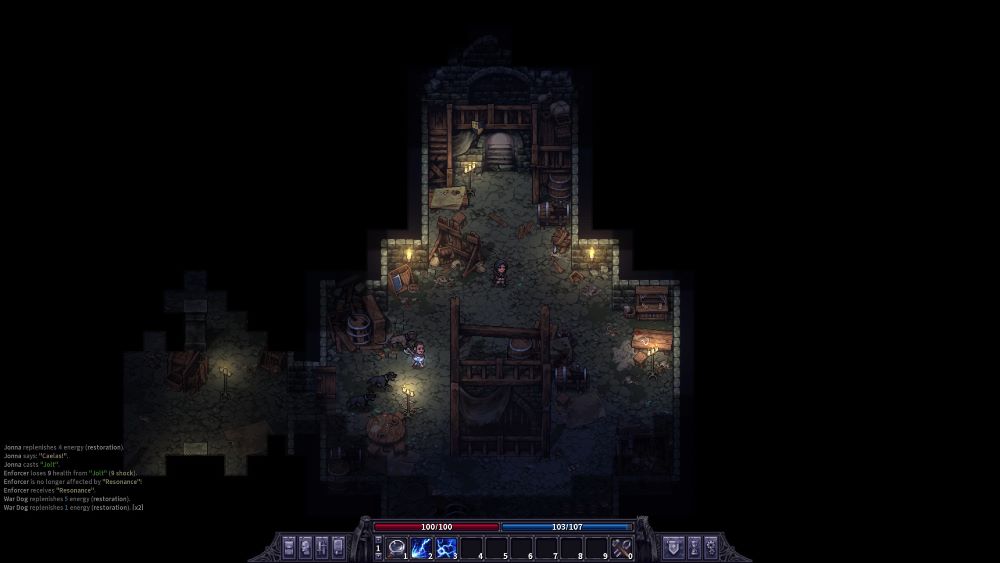Click the combat log text
Viewport: 1000px width, 563px height.
tap(72, 477)
